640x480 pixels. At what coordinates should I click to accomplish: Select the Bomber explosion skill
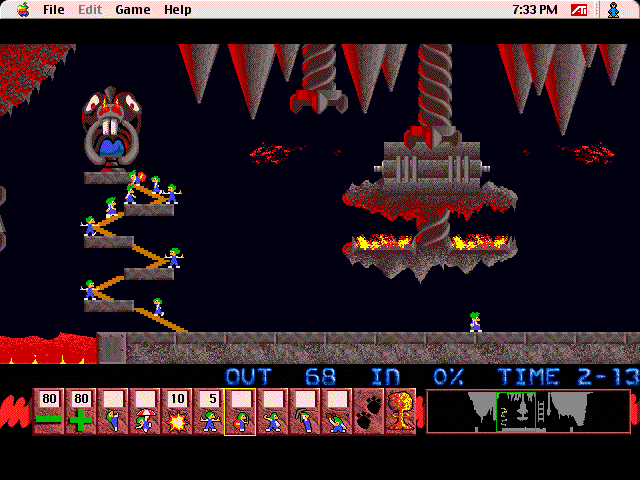click(177, 412)
